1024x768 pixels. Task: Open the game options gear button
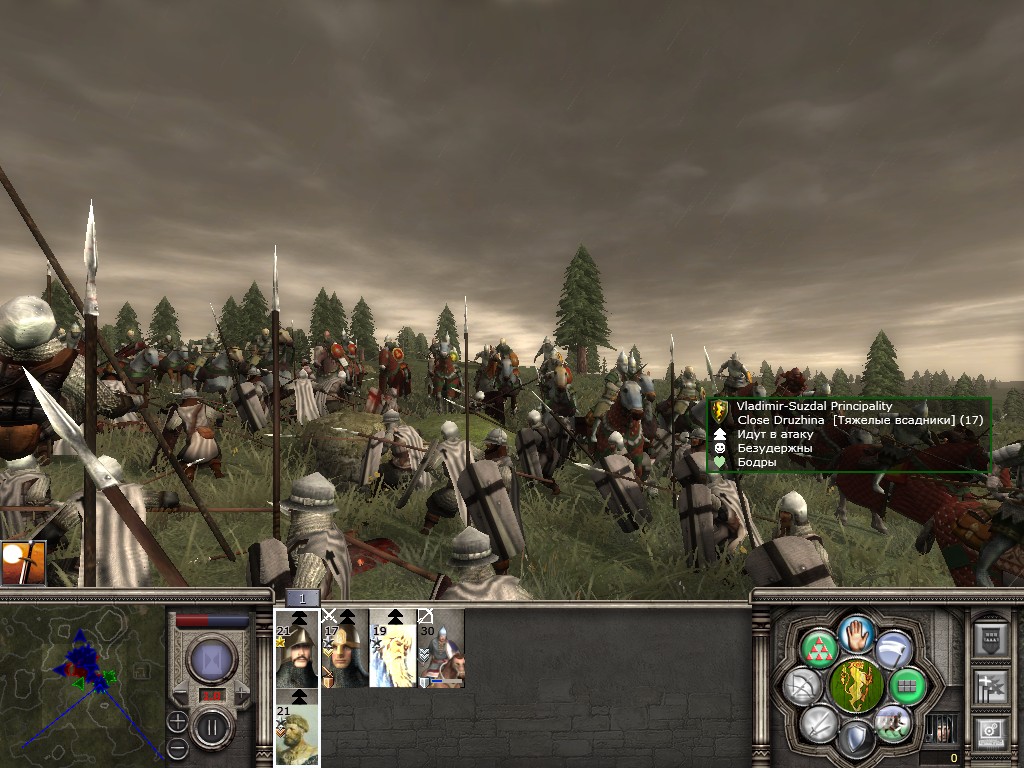coord(990,734)
